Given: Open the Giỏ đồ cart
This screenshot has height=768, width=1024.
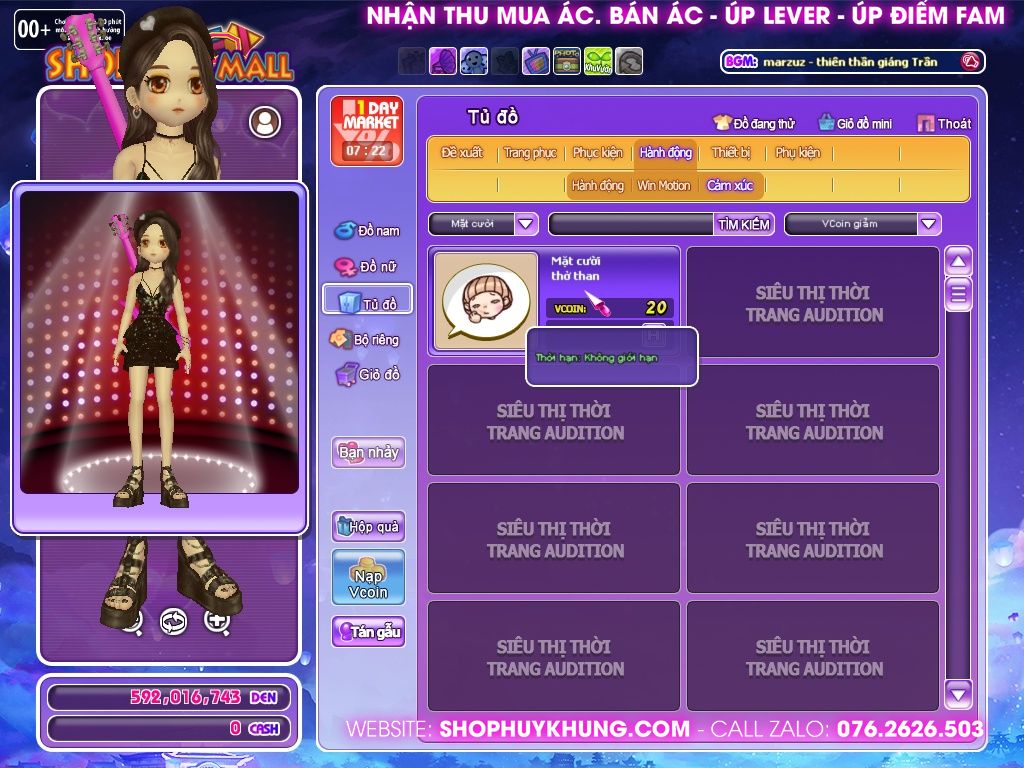Looking at the screenshot, I should click(x=367, y=375).
